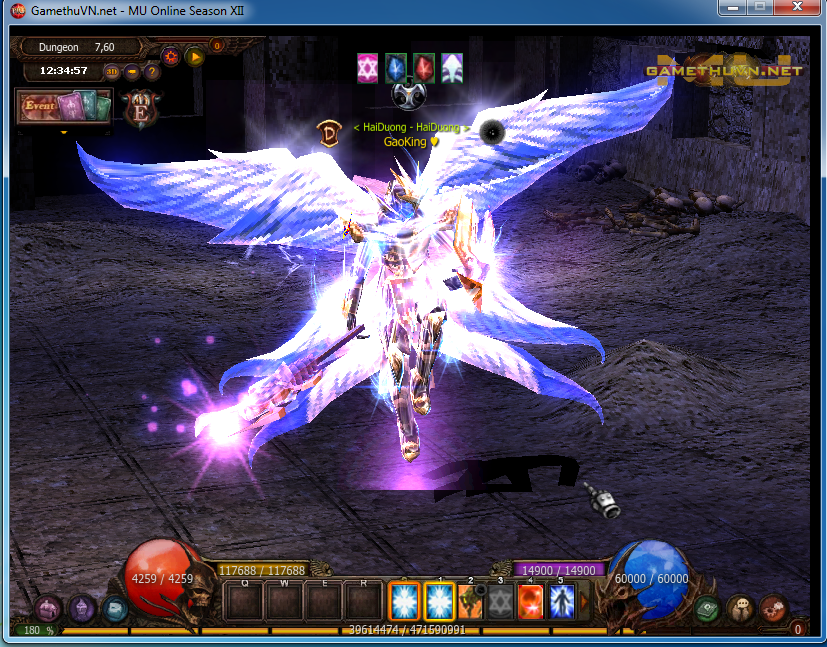Open the orange gear settings button
The image size is (827, 647).
pyautogui.click(x=171, y=56)
